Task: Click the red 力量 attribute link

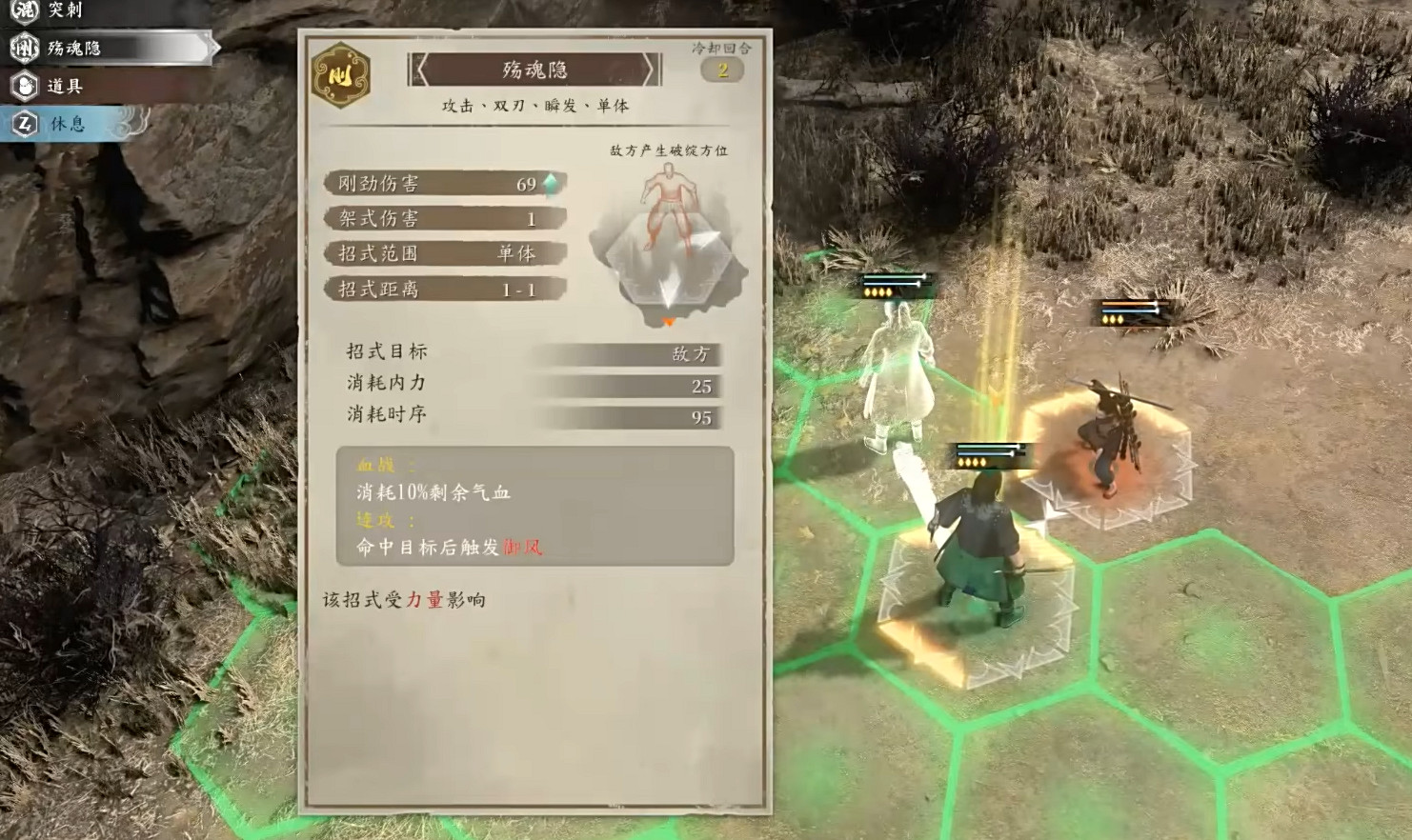Action: point(426,601)
